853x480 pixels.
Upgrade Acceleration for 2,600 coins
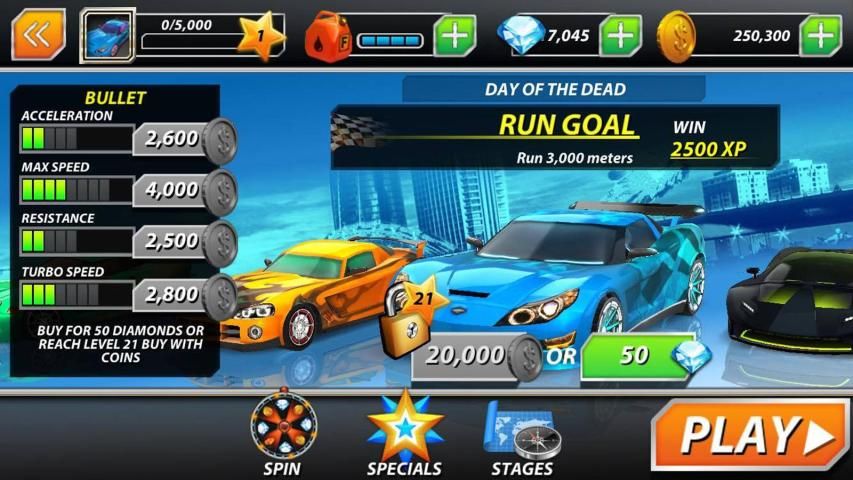click(x=185, y=138)
